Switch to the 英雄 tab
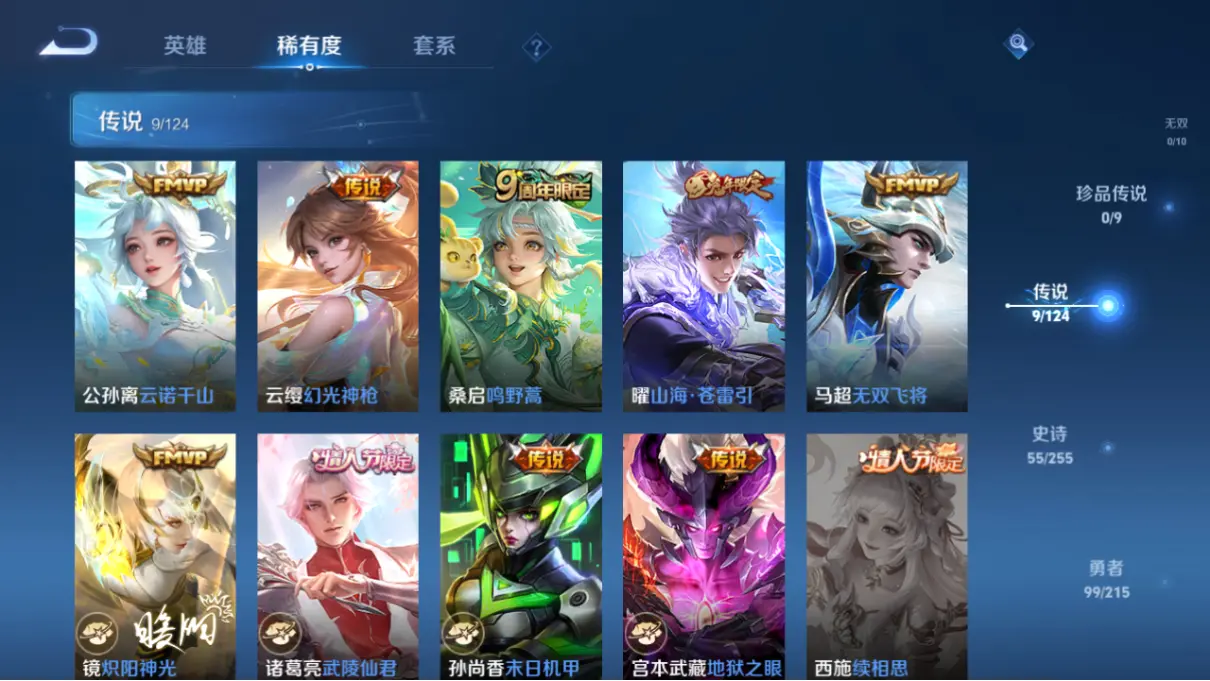Image resolution: width=1210 pixels, height=681 pixels. coord(185,46)
